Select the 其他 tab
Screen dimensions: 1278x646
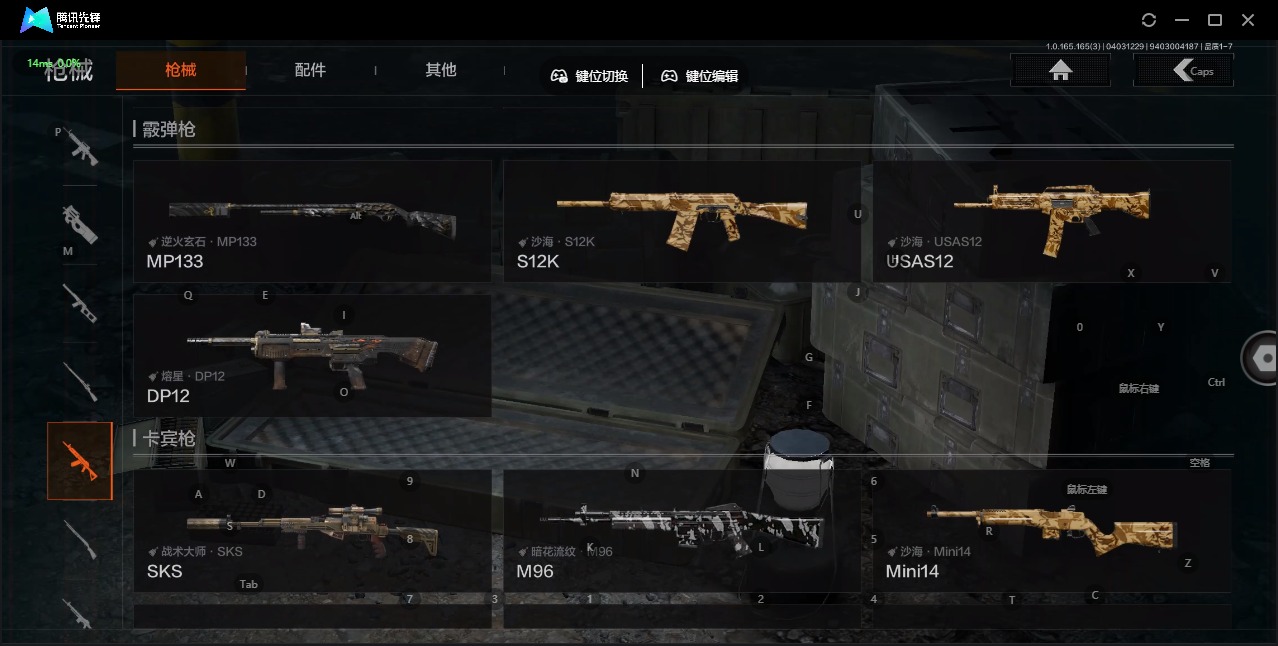pyautogui.click(x=440, y=70)
